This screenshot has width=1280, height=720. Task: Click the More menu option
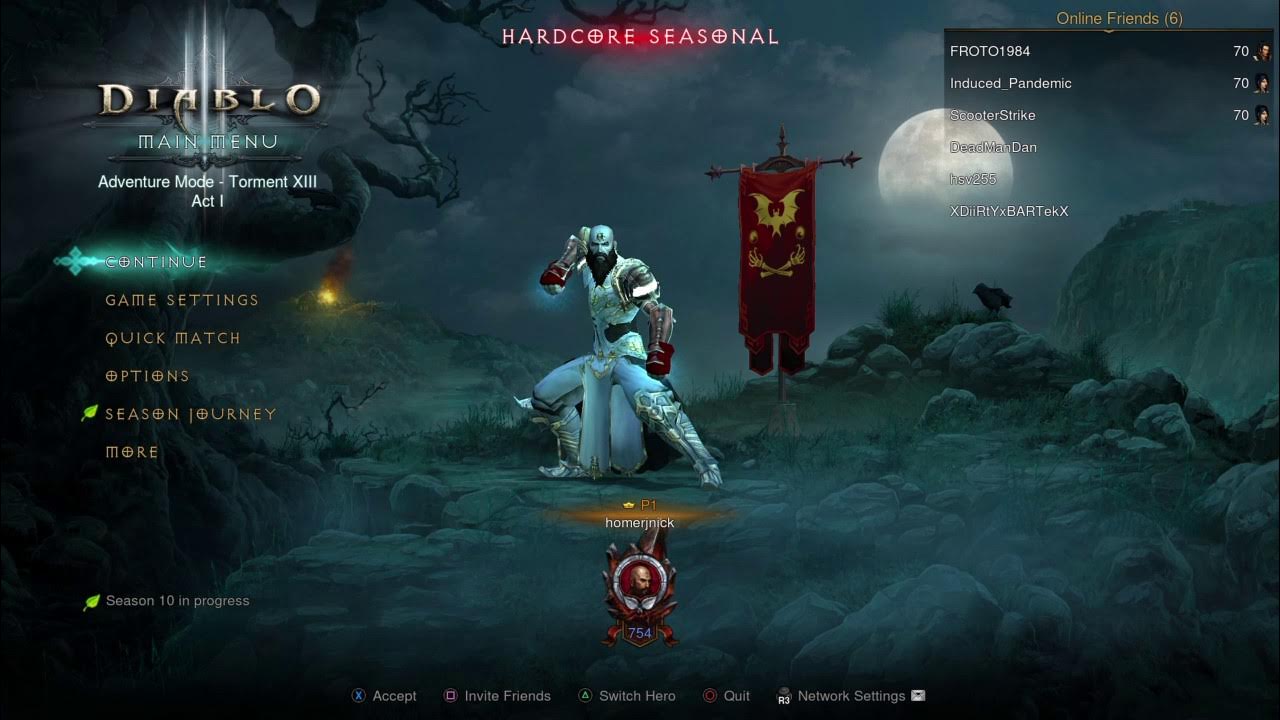pyautogui.click(x=131, y=452)
